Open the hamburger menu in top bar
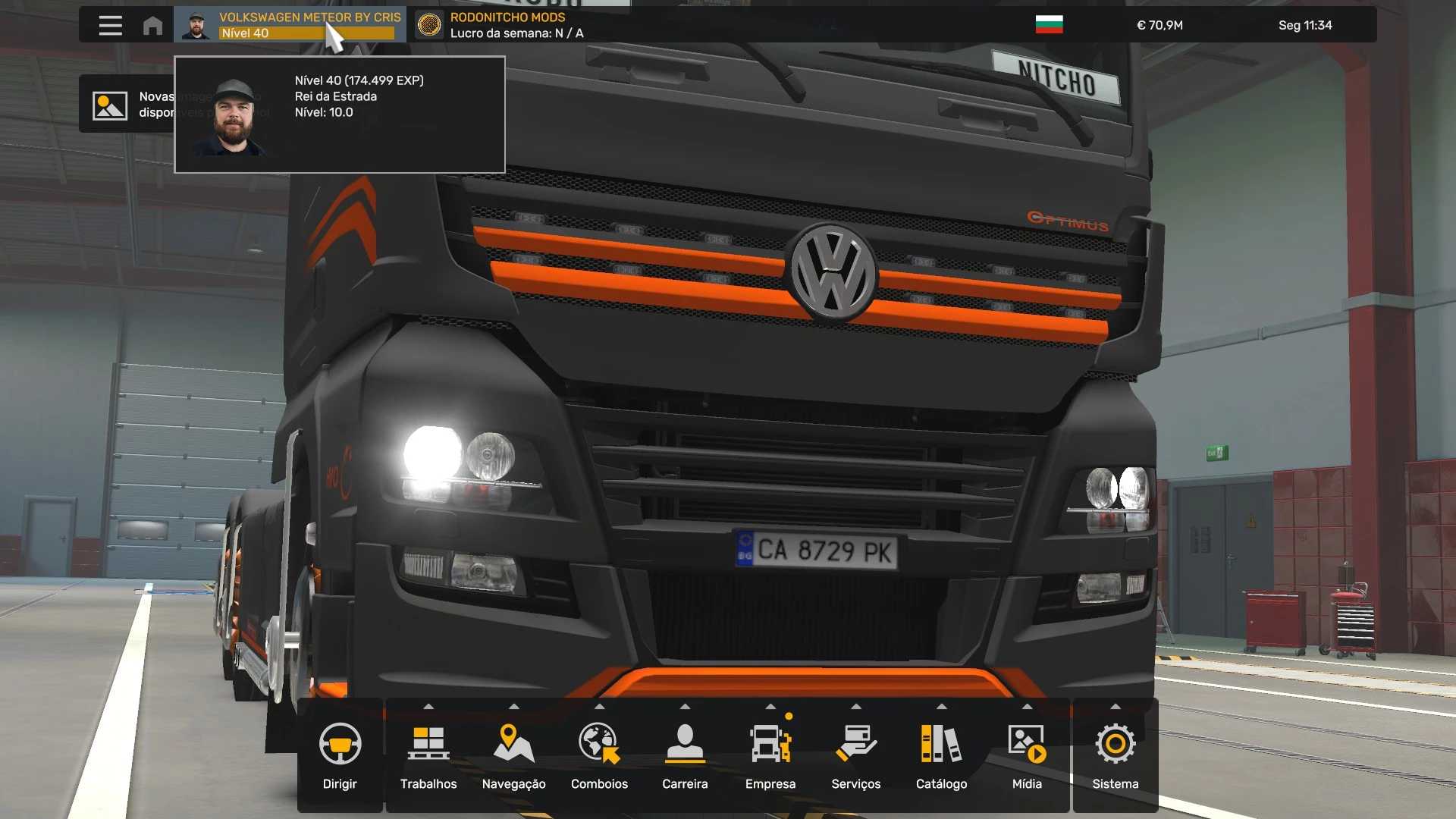The width and height of the screenshot is (1456, 819). tap(110, 25)
